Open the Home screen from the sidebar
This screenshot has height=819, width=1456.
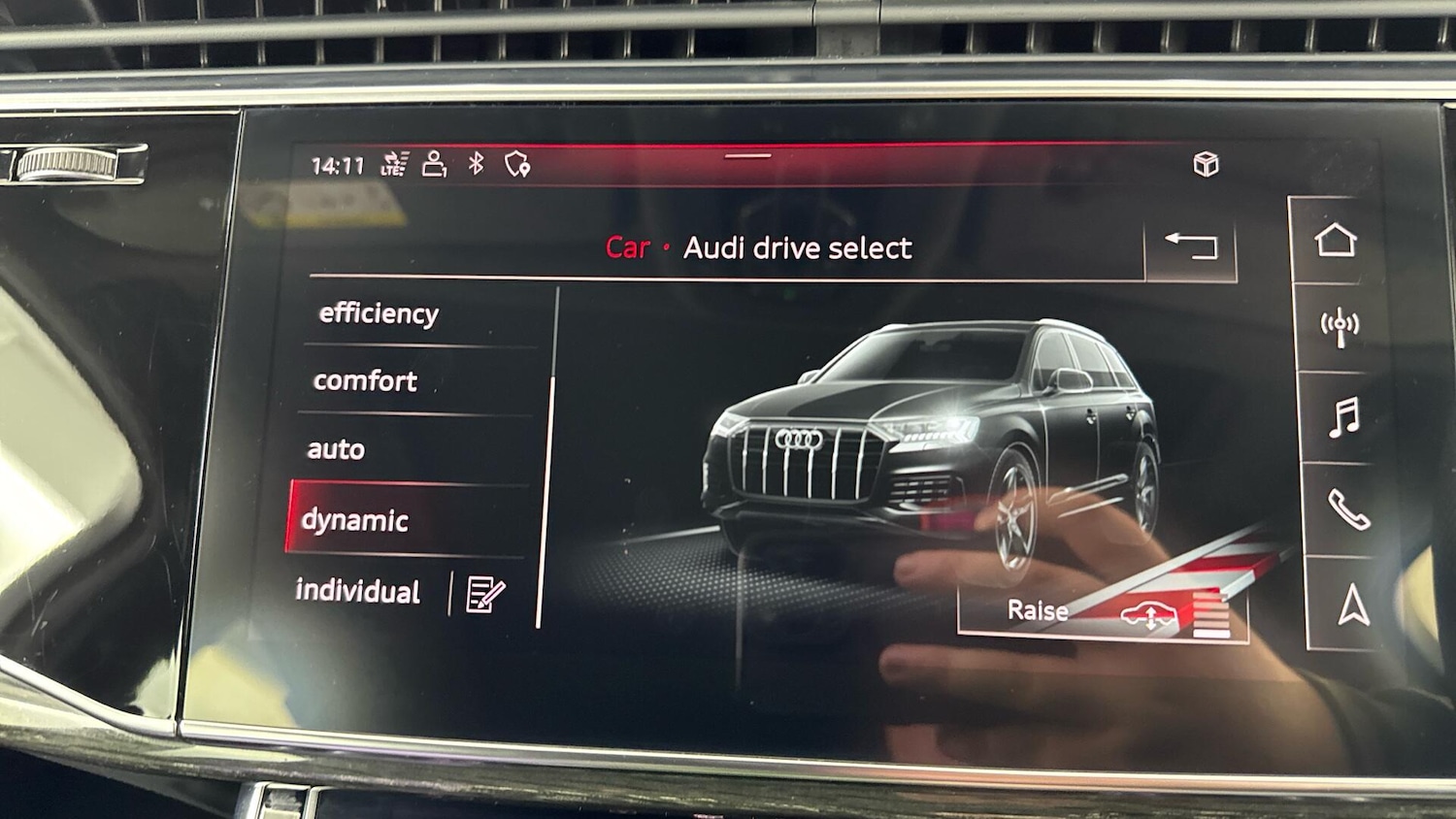1339,240
